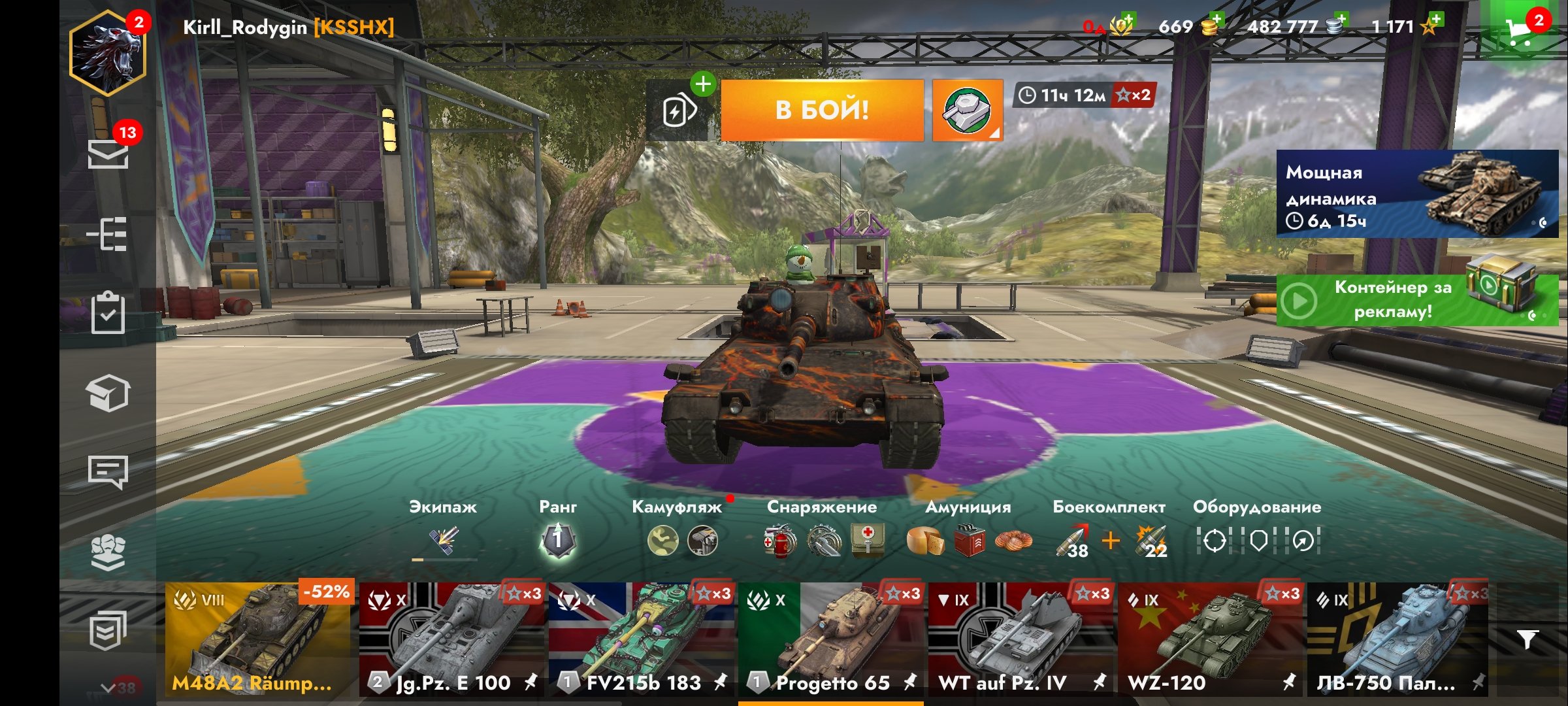The height and width of the screenshot is (706, 1568).
Task: Open the tech tree icon
Action: click(108, 234)
